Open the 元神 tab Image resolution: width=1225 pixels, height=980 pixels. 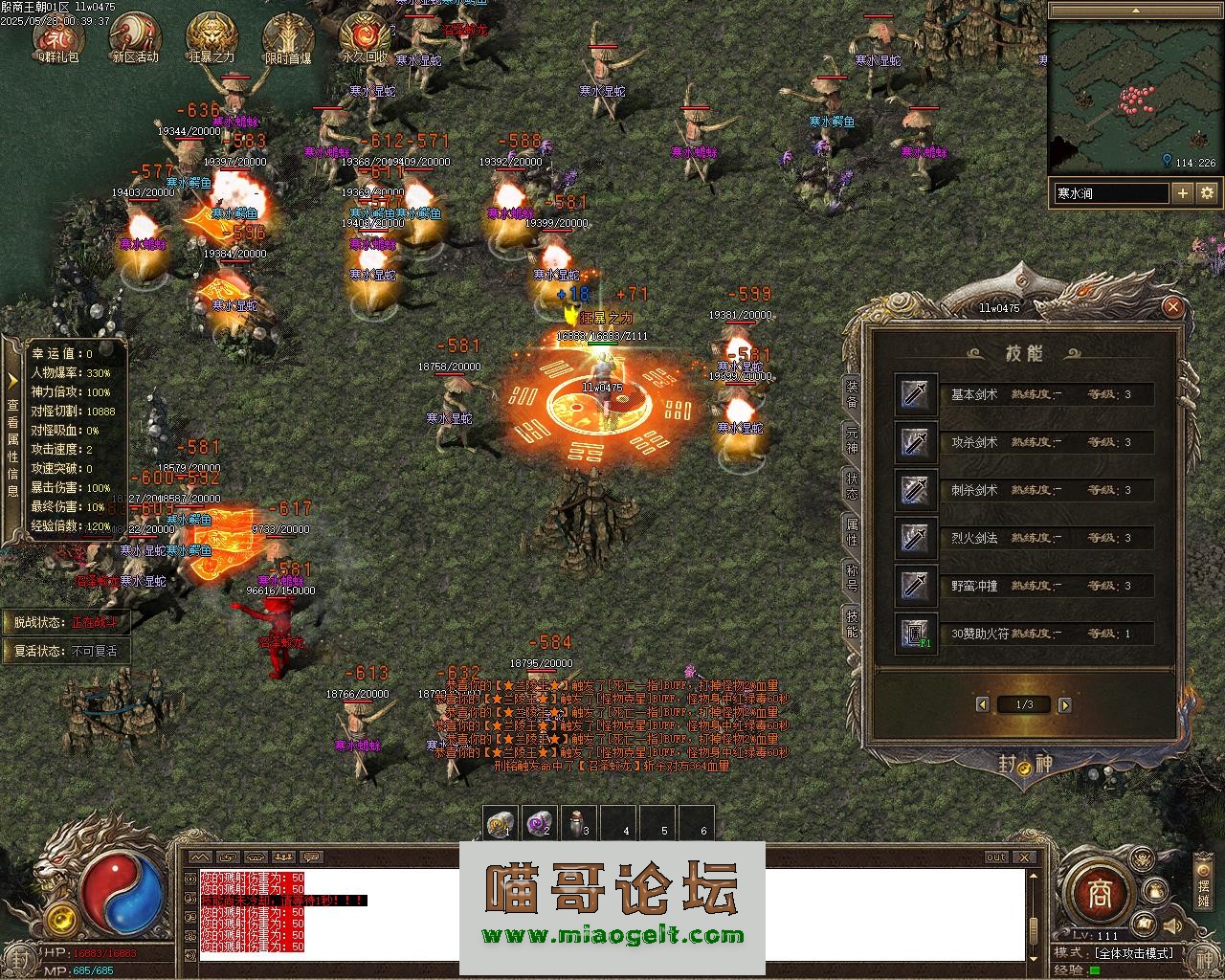(x=851, y=441)
